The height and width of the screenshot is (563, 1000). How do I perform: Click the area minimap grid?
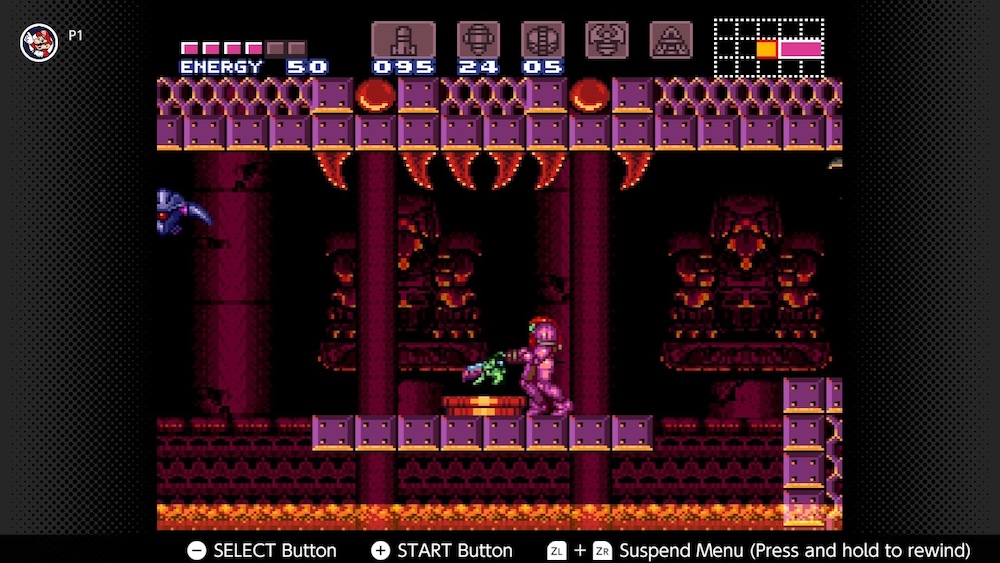[769, 48]
